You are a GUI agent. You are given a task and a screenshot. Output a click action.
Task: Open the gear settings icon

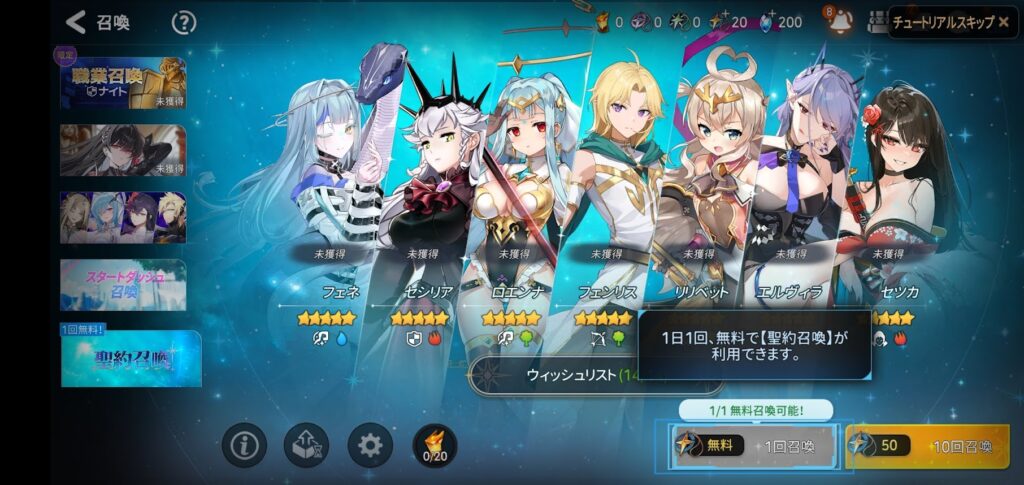pyautogui.click(x=370, y=445)
